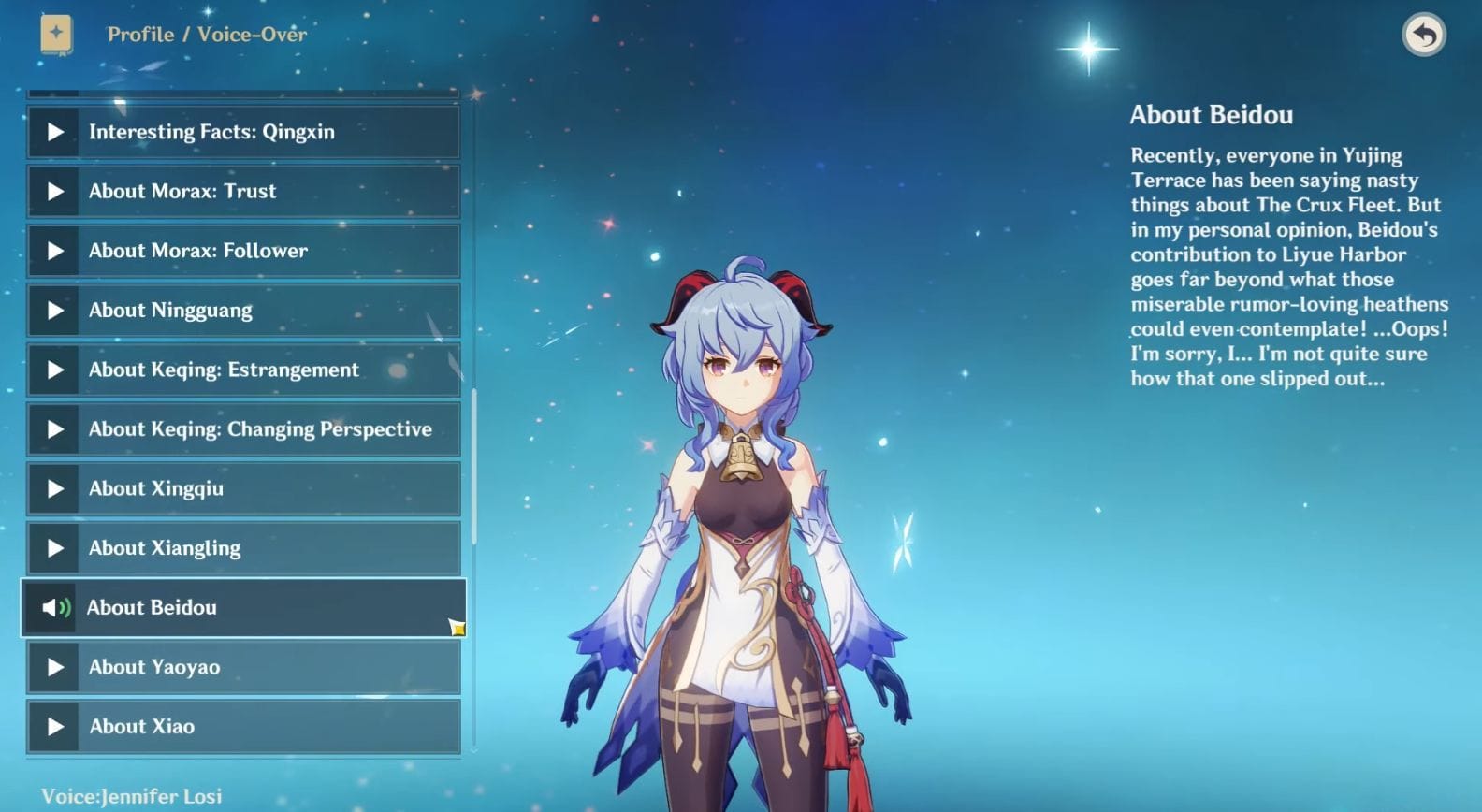Play About Keqing: Changing Perspective
Screen dimensions: 1482x812
(x=243, y=429)
